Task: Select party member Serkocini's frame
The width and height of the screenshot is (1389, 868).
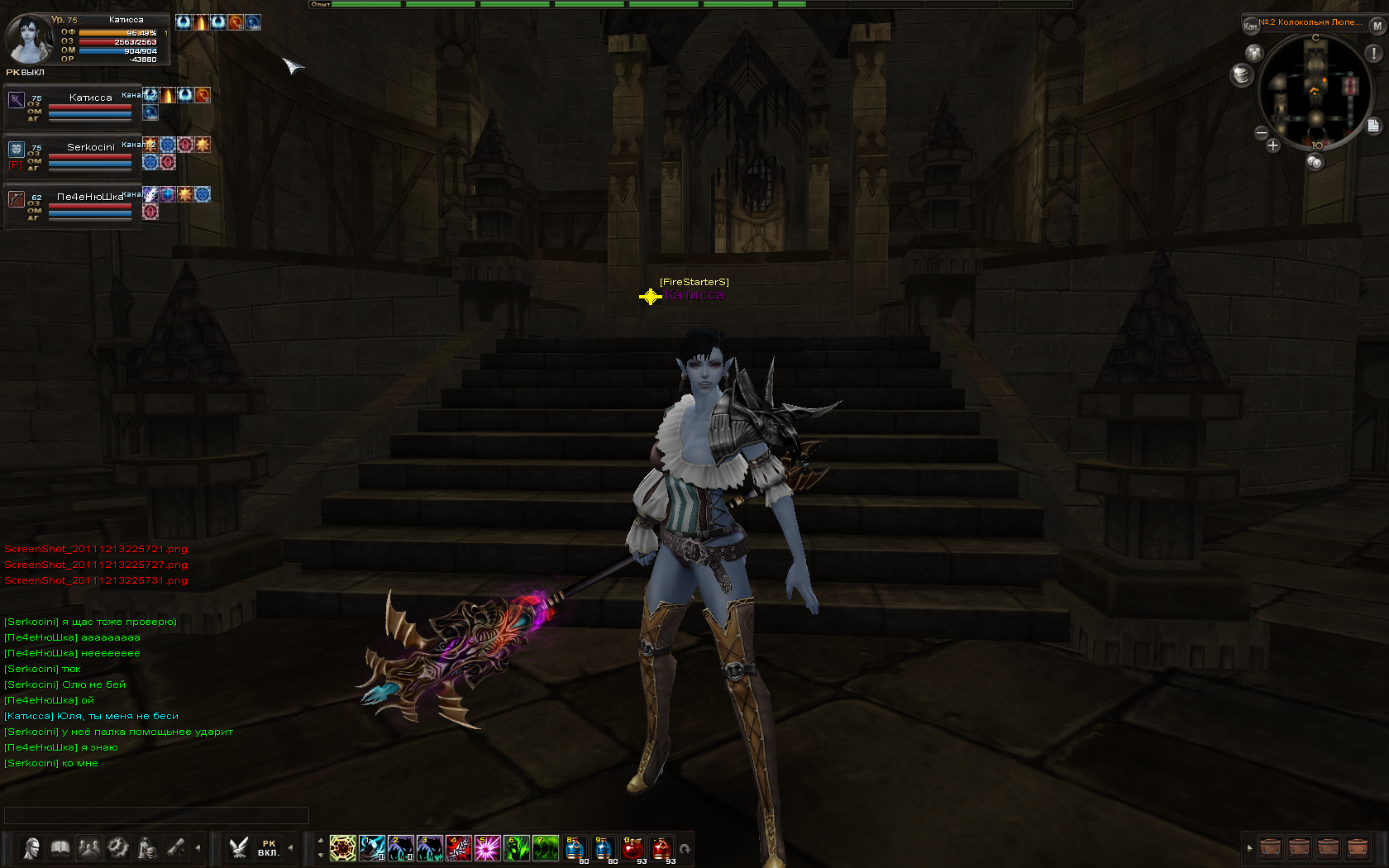Action: 73,155
